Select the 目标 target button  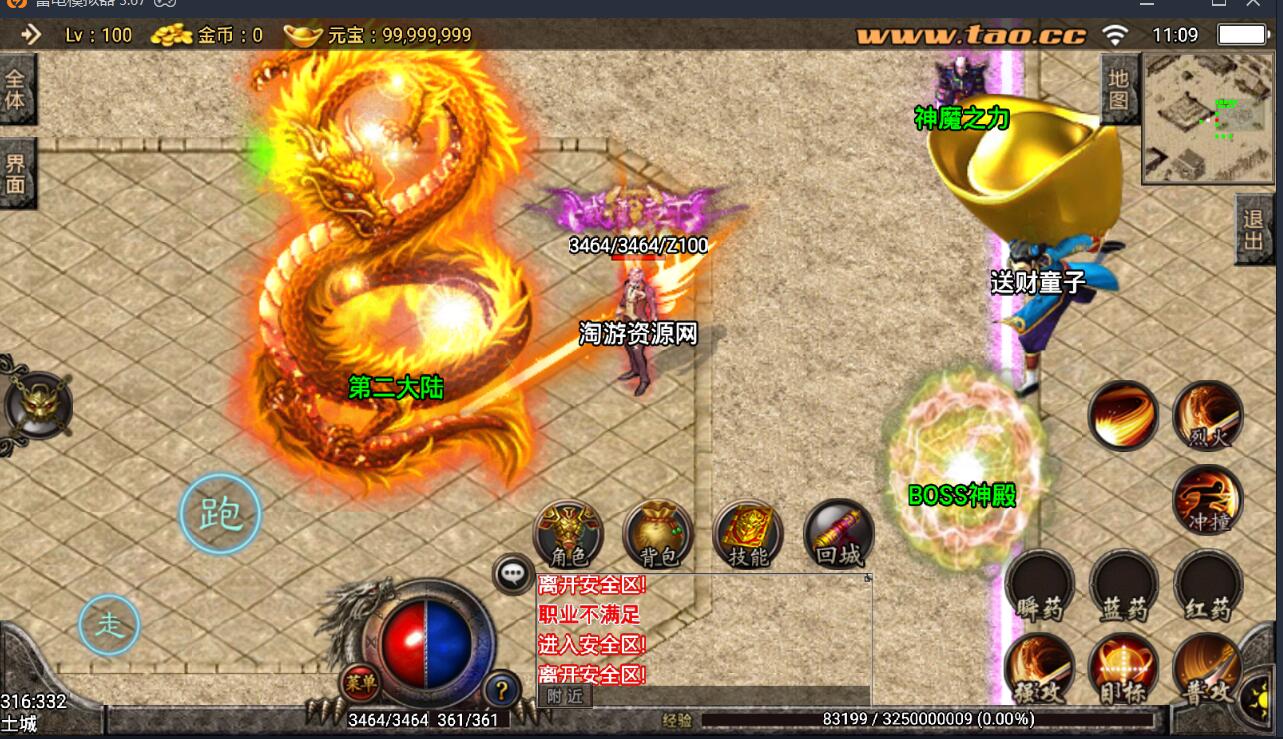tap(1124, 668)
